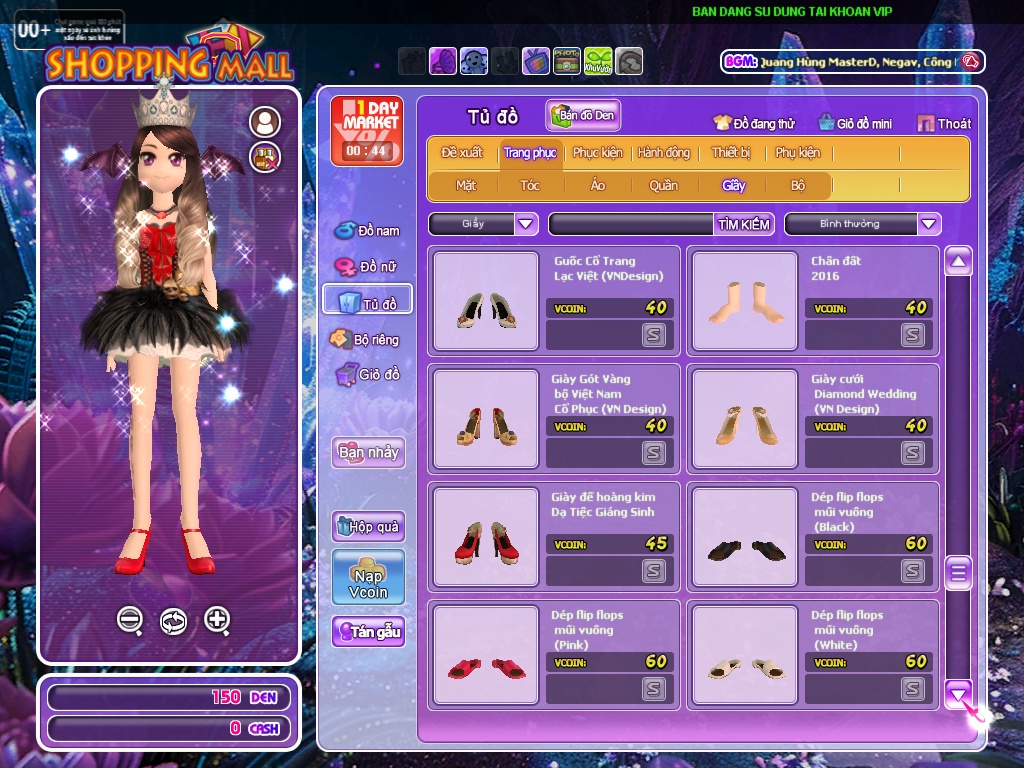
Task: Switch to the Đề xuất tab
Action: click(462, 153)
